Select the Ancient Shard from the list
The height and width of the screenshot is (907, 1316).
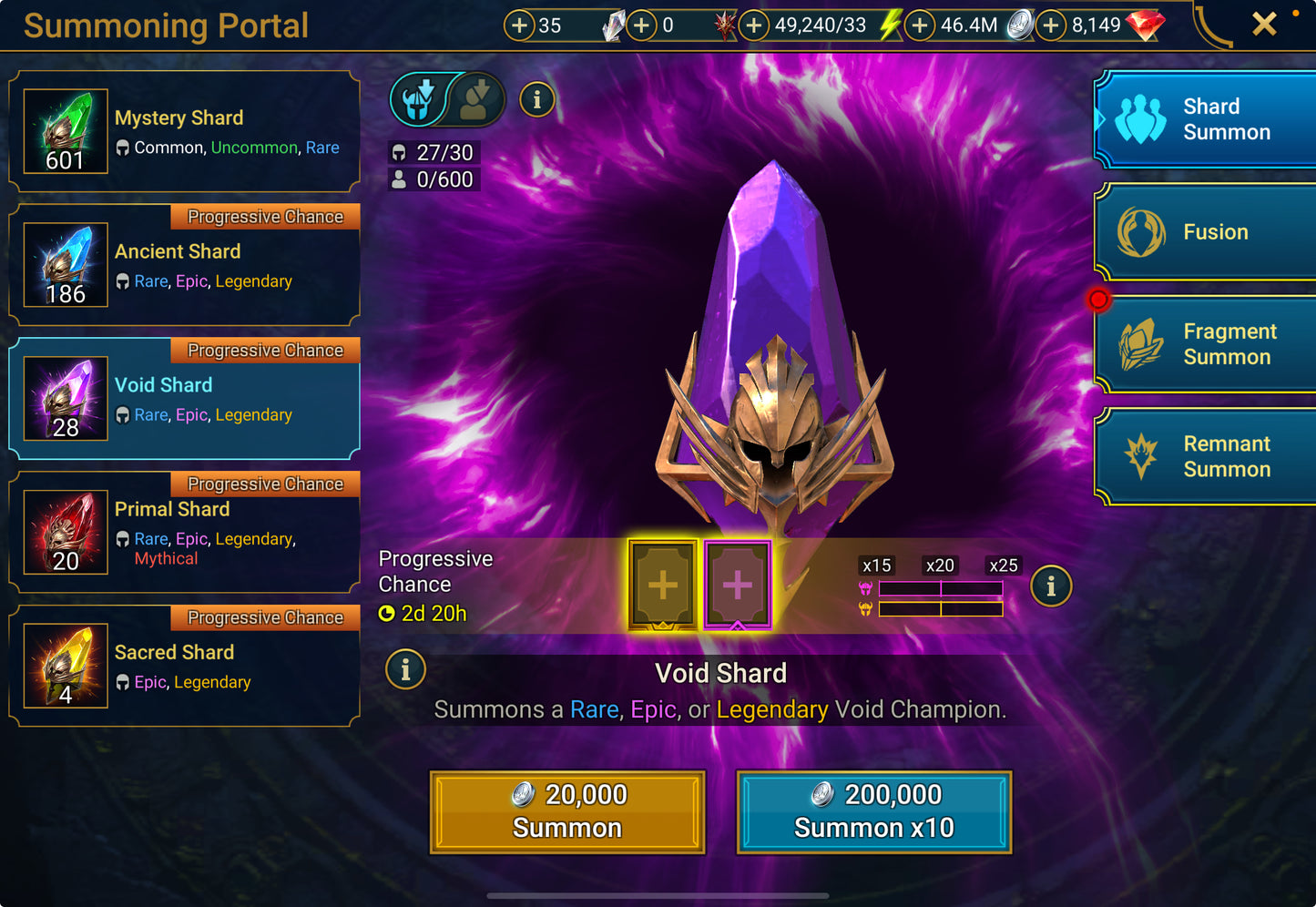(182, 265)
